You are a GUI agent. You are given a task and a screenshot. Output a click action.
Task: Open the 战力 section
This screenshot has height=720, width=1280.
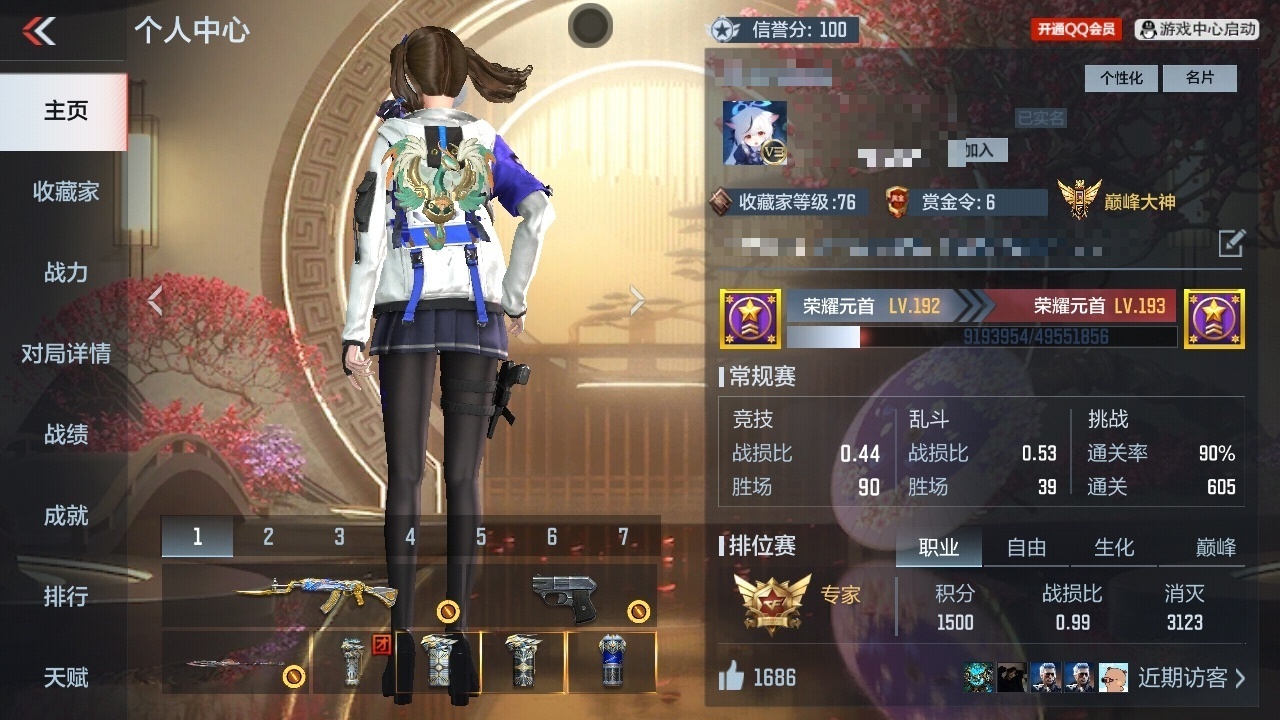[65, 272]
